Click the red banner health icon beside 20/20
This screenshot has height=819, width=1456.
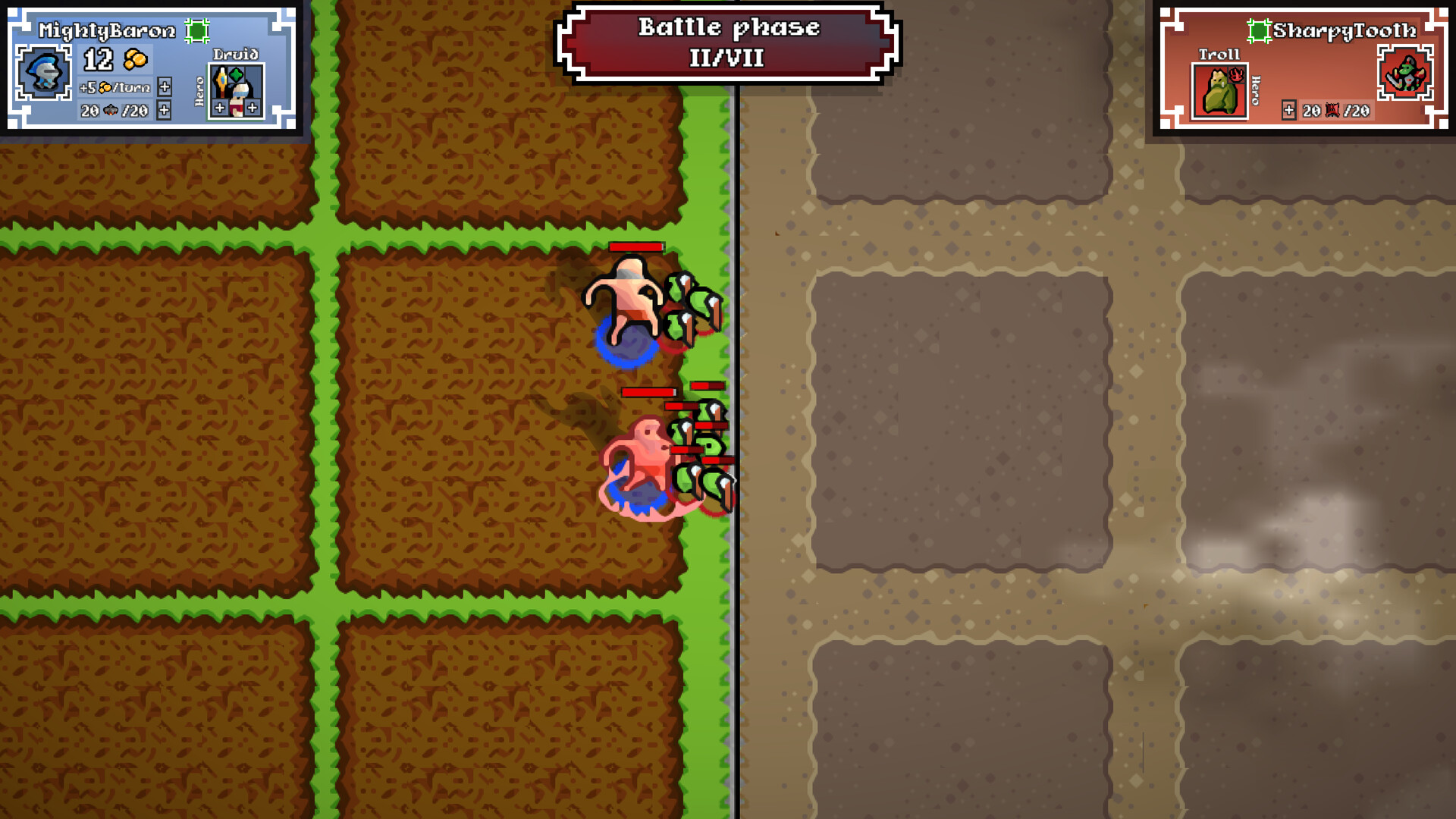pyautogui.click(x=1332, y=111)
